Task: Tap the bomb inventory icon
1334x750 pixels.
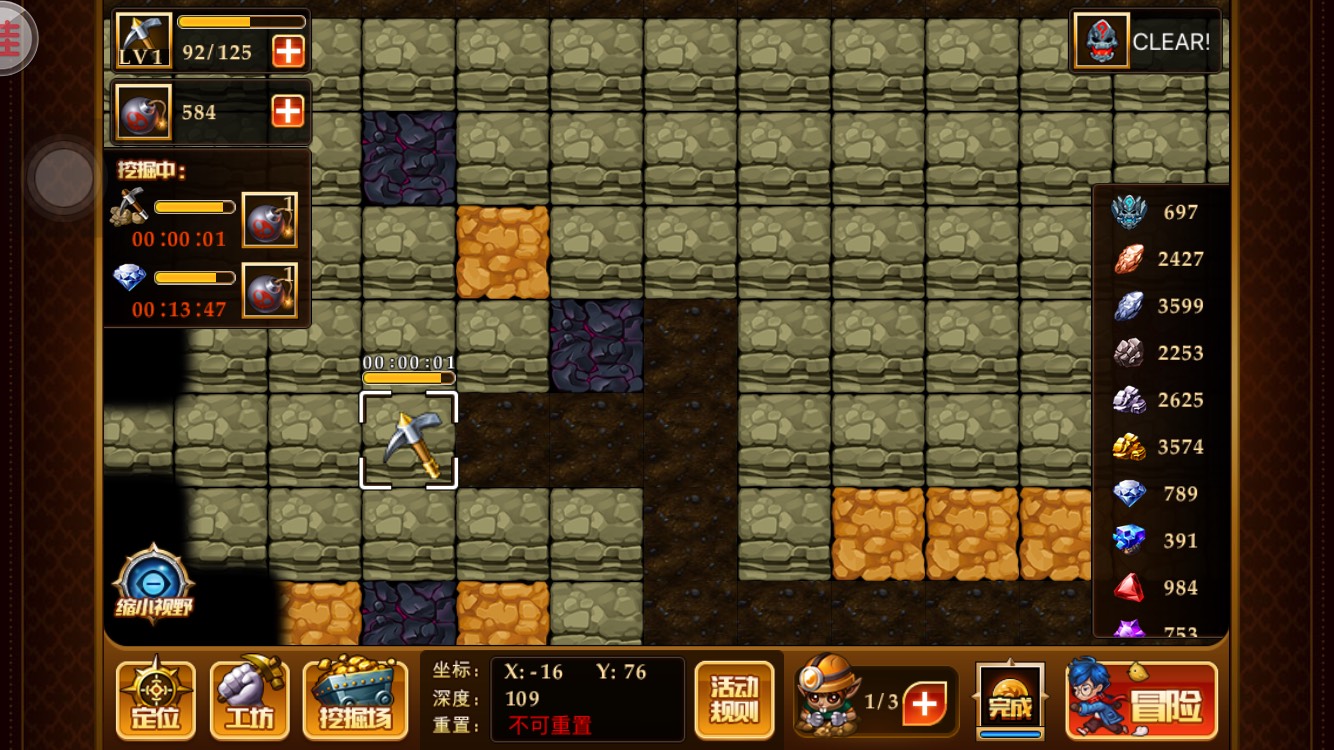Action: tap(143, 111)
